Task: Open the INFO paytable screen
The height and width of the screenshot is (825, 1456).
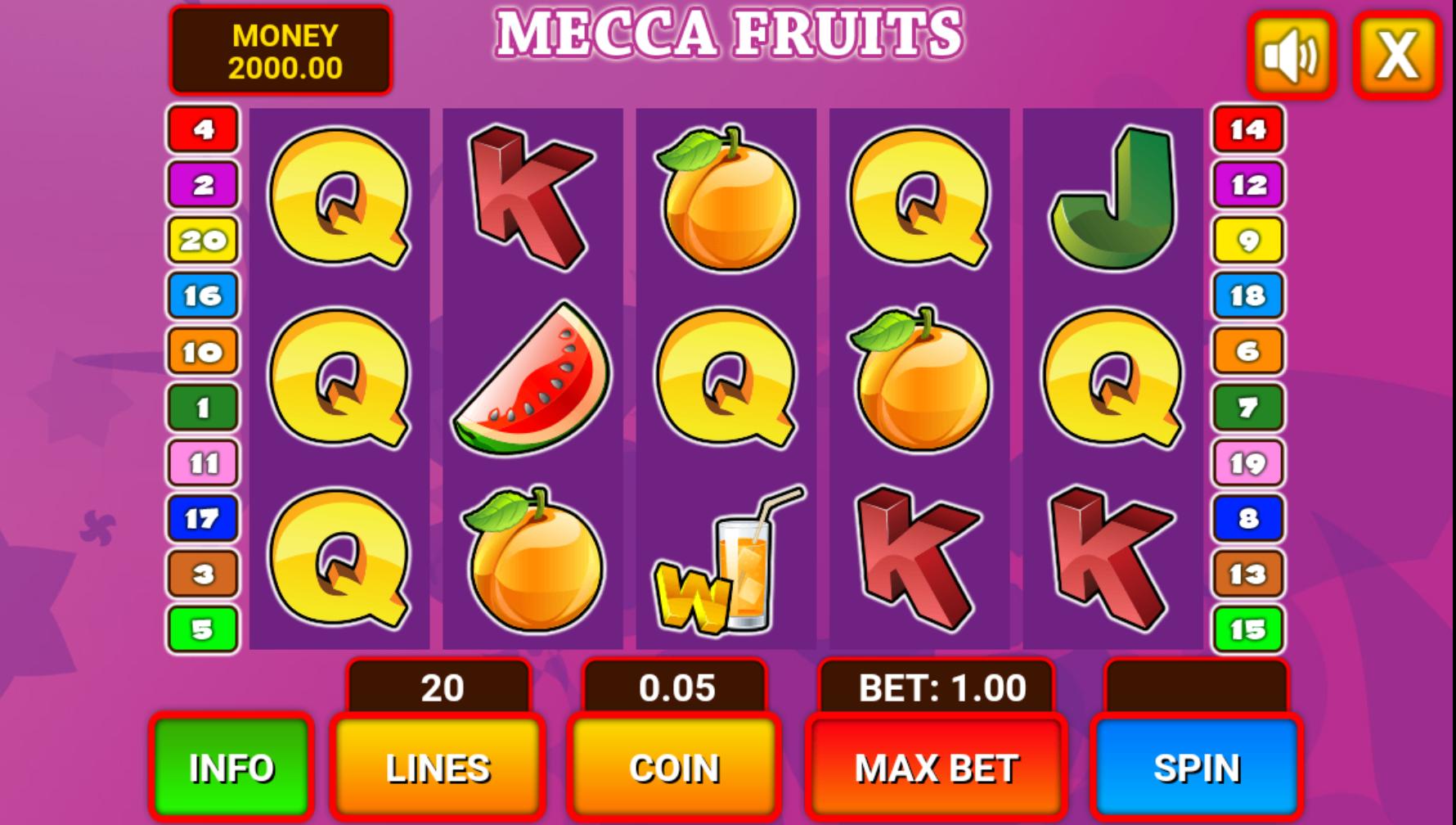Action: click(231, 767)
